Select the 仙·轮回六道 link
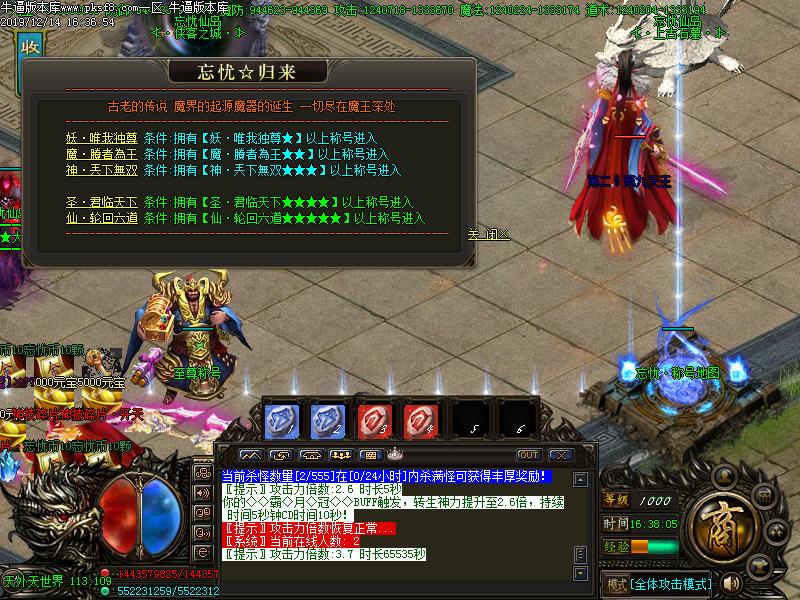This screenshot has height=600, width=800. click(101, 218)
